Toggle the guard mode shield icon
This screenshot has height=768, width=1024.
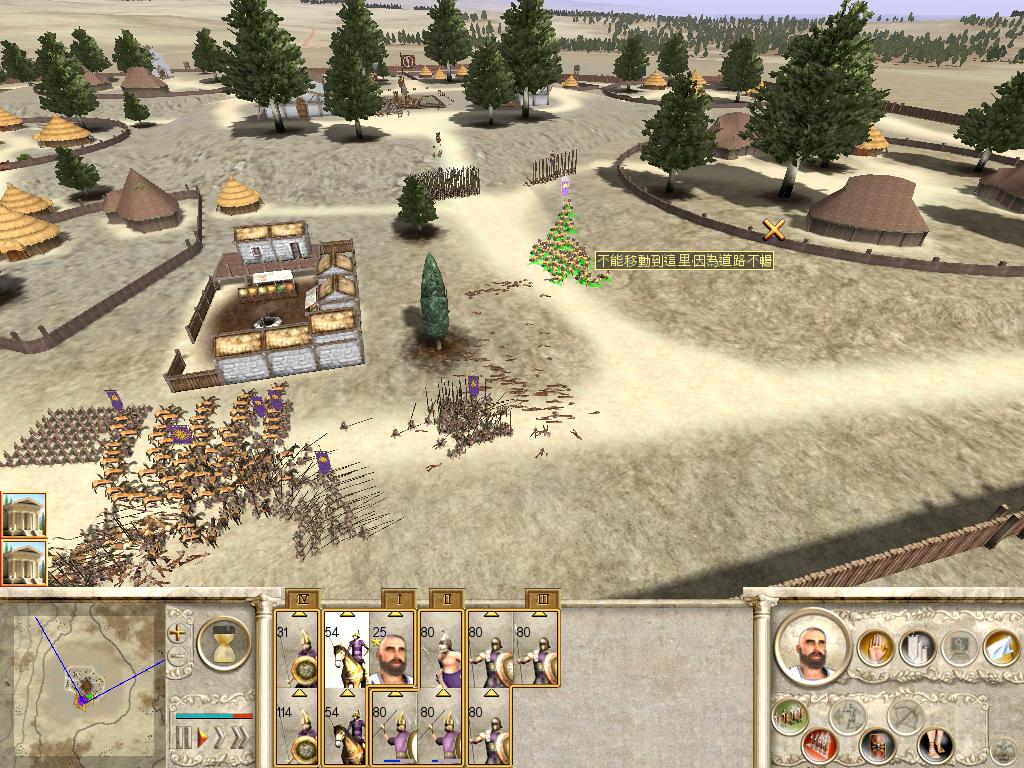(879, 745)
